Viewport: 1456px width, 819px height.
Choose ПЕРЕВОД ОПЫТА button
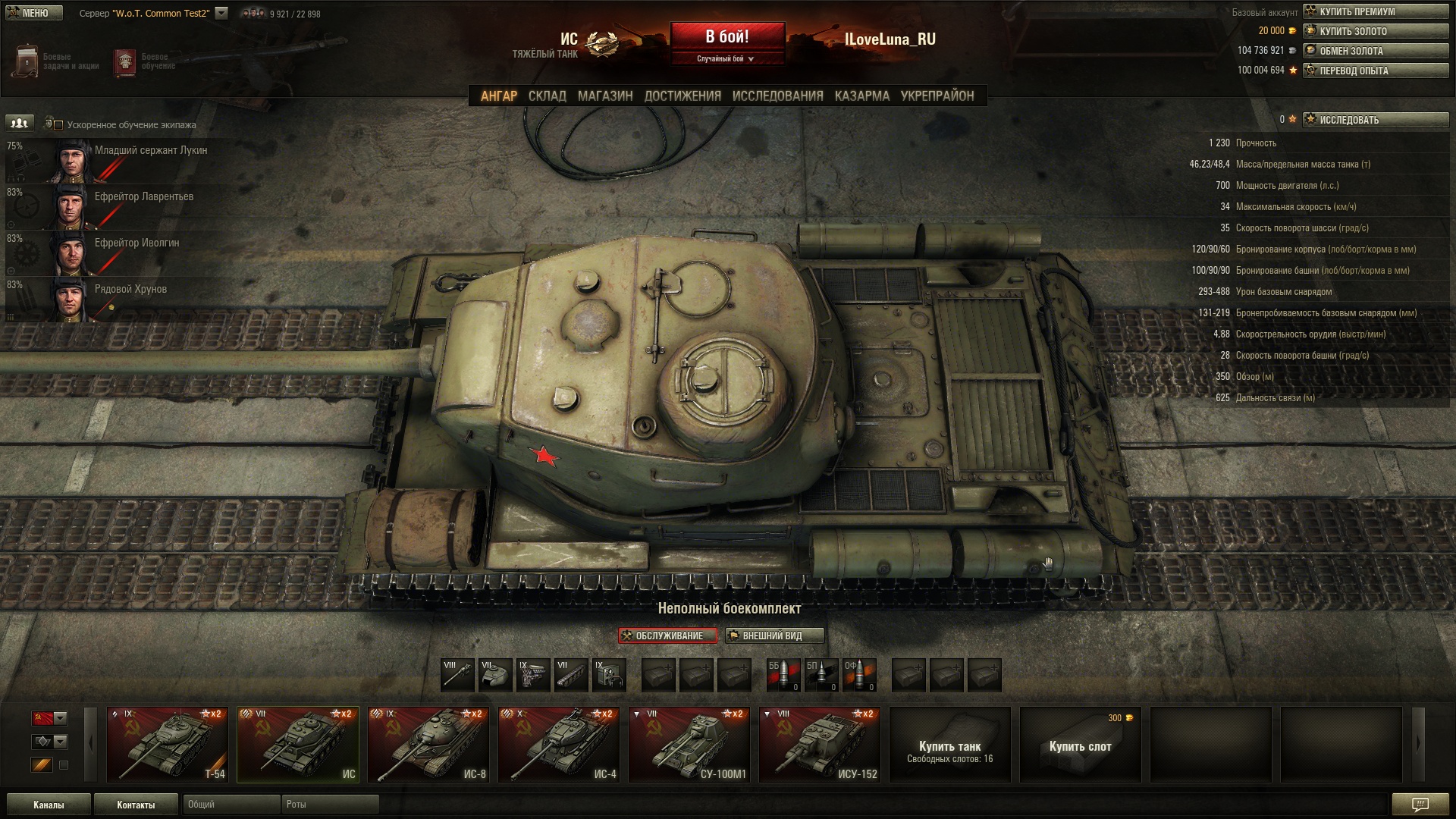point(1376,71)
